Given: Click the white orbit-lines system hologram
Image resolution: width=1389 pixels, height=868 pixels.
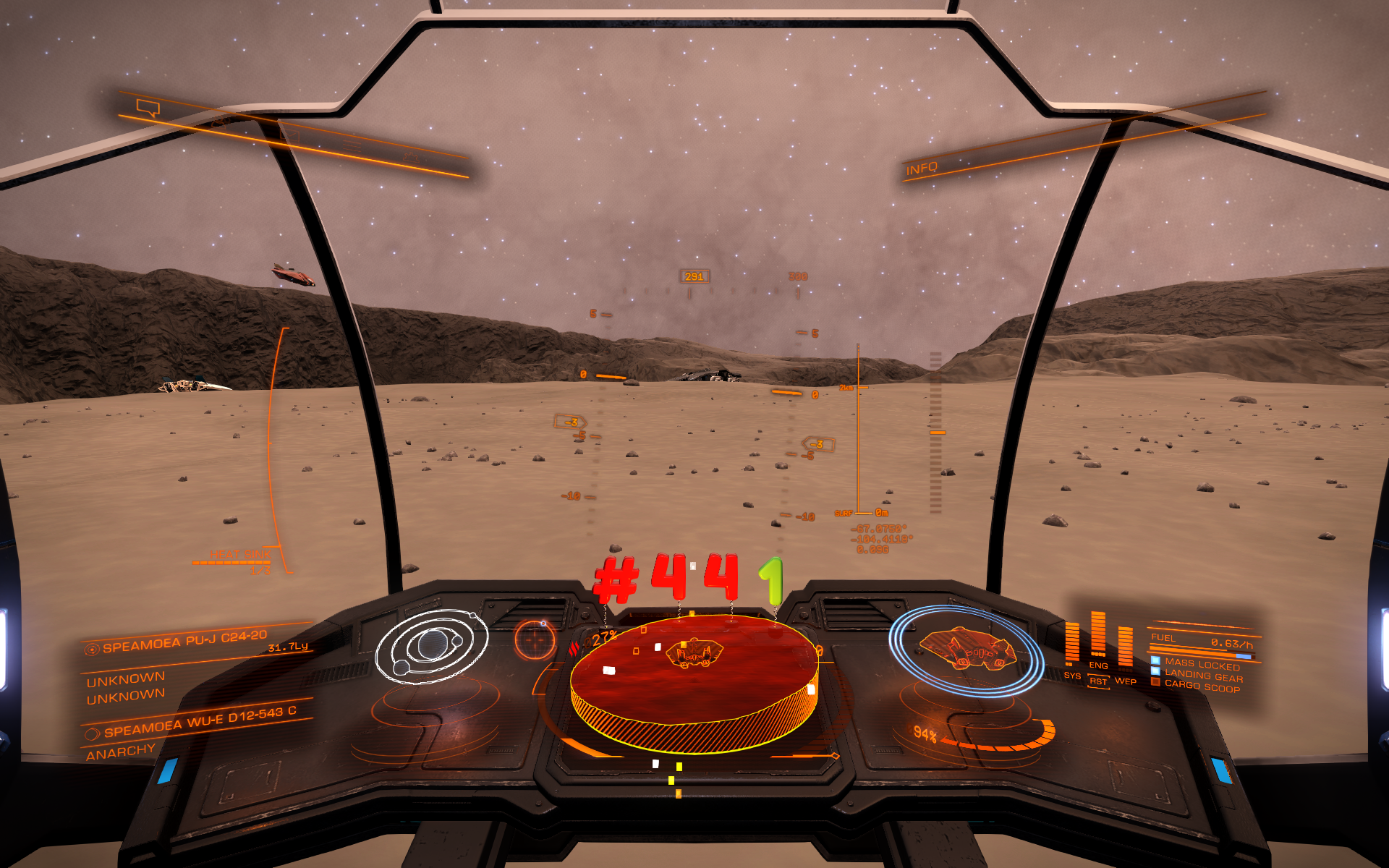Looking at the screenshot, I should 431,646.
